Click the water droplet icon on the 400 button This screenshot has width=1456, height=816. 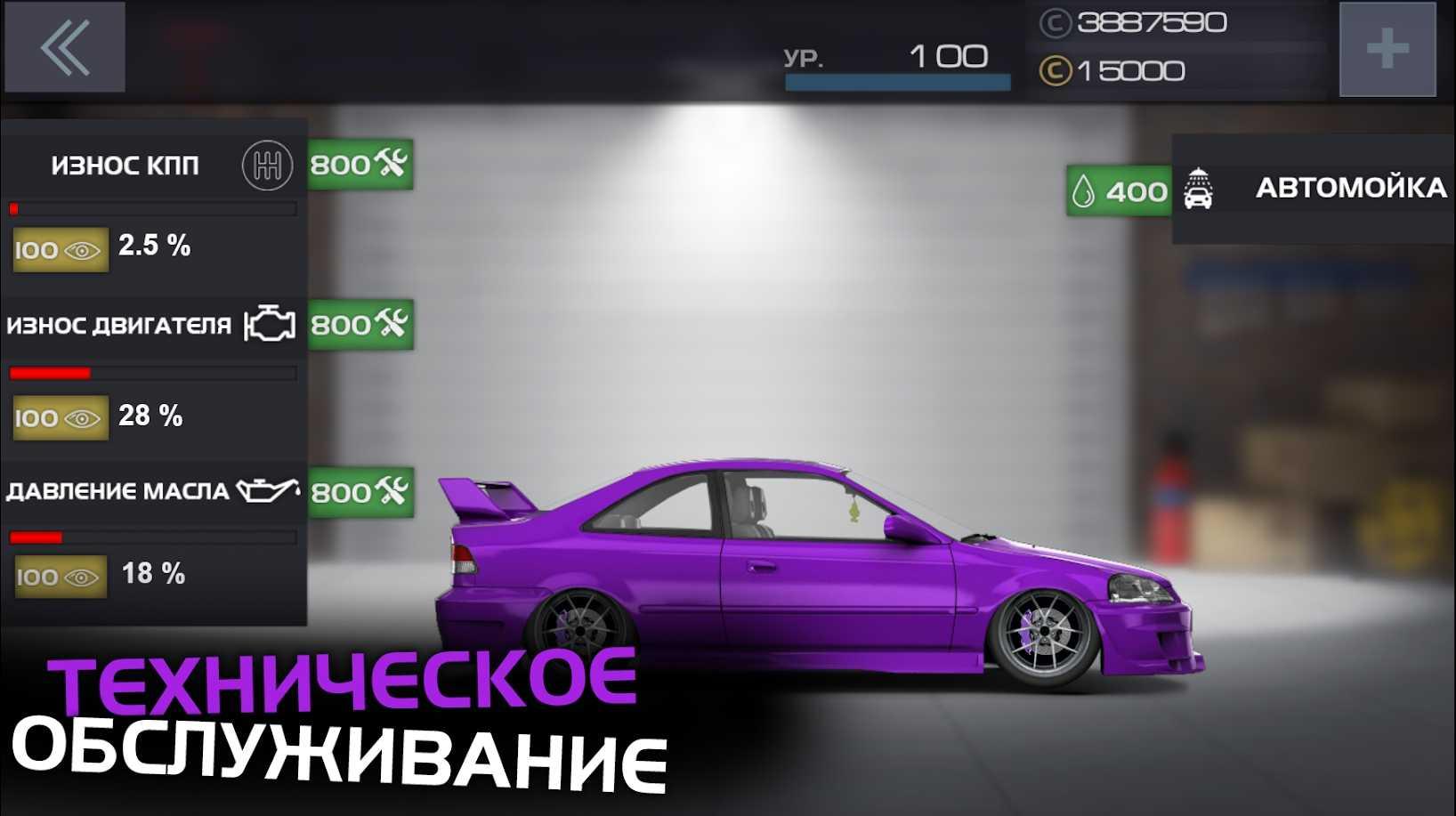(1086, 189)
